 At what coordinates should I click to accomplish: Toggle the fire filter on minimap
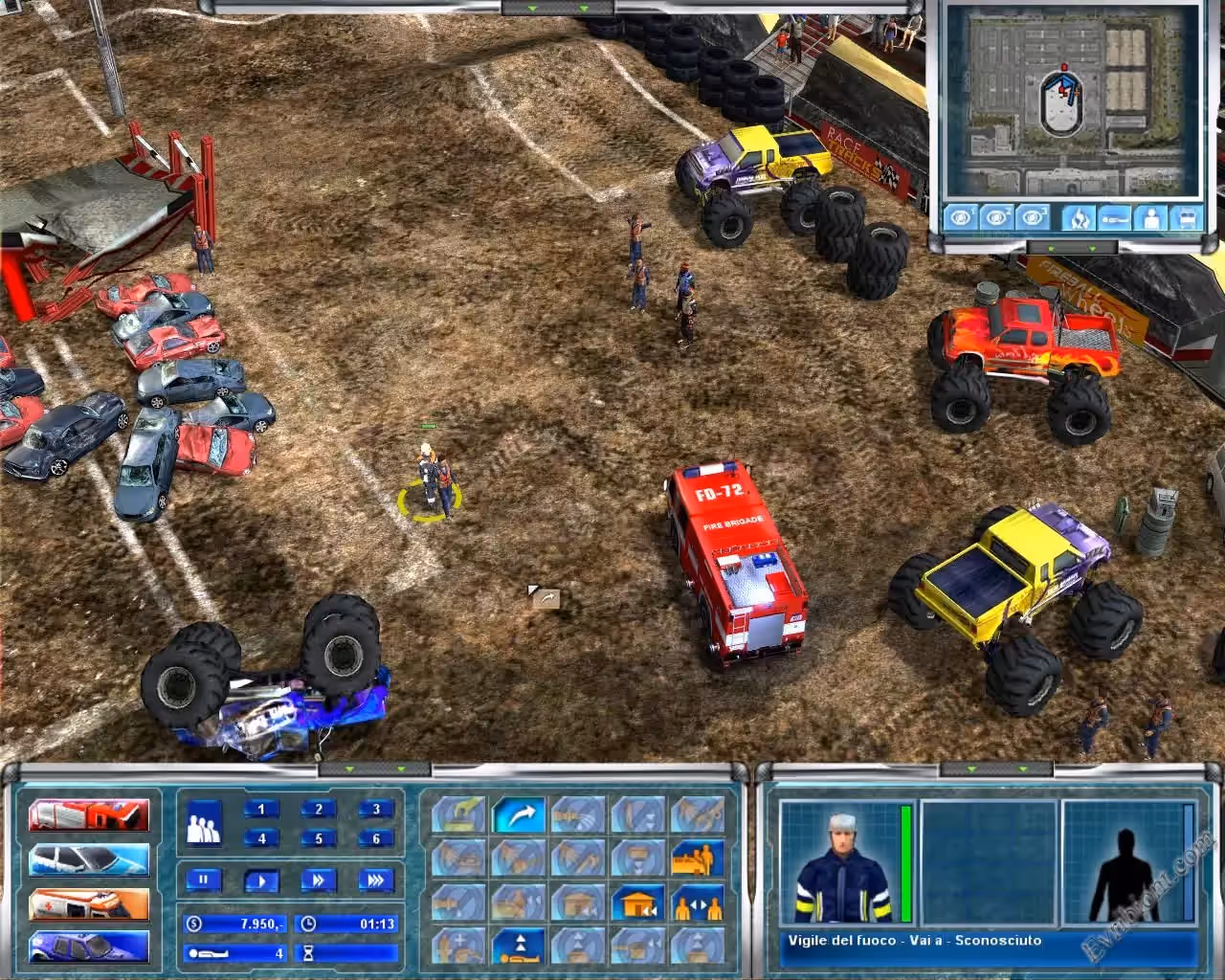(1078, 217)
